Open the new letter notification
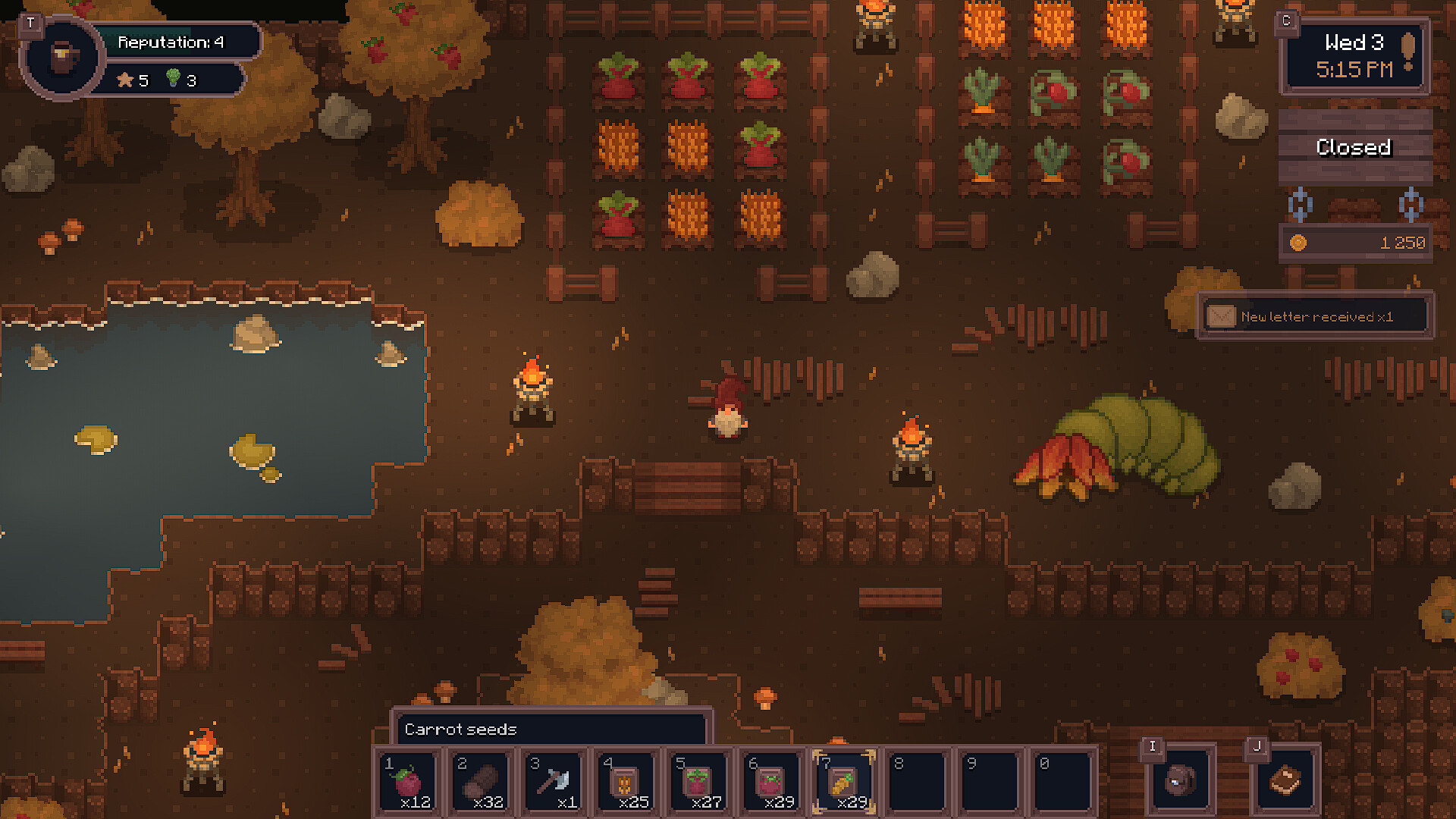Screen dimensions: 1456x819 [1315, 316]
